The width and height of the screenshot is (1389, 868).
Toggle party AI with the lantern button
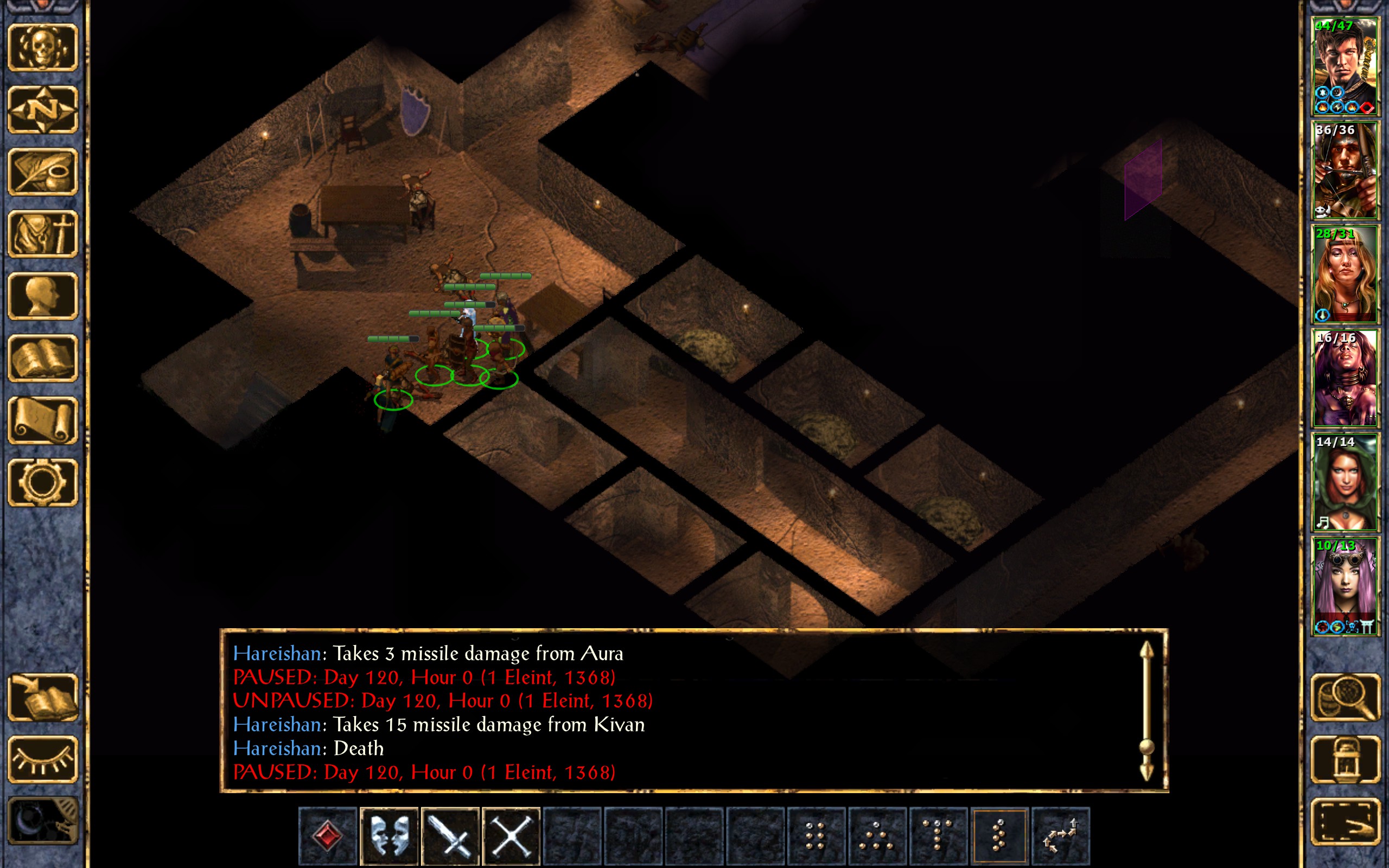1345,759
